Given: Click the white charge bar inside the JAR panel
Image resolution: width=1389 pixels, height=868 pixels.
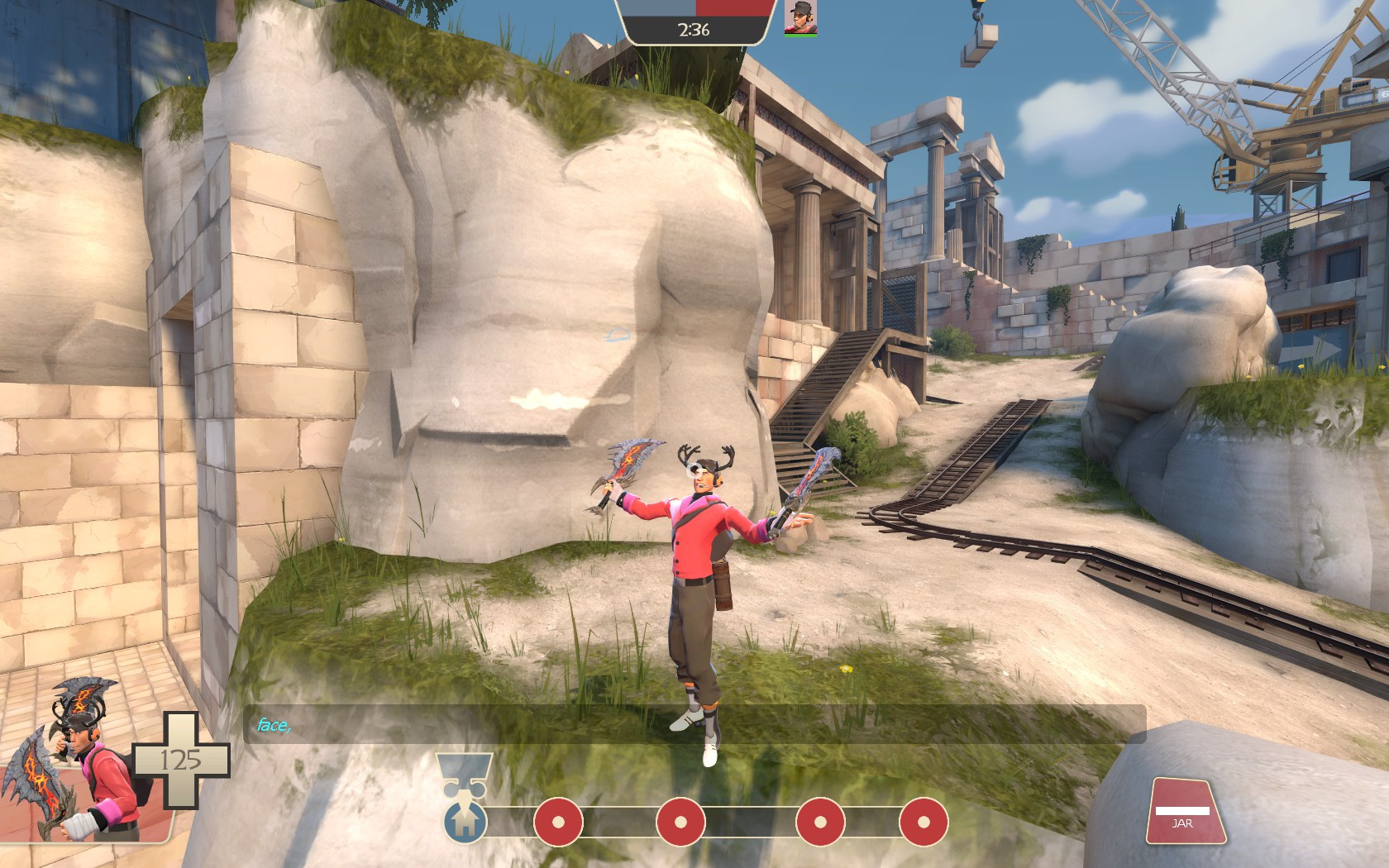Looking at the screenshot, I should (x=1184, y=810).
